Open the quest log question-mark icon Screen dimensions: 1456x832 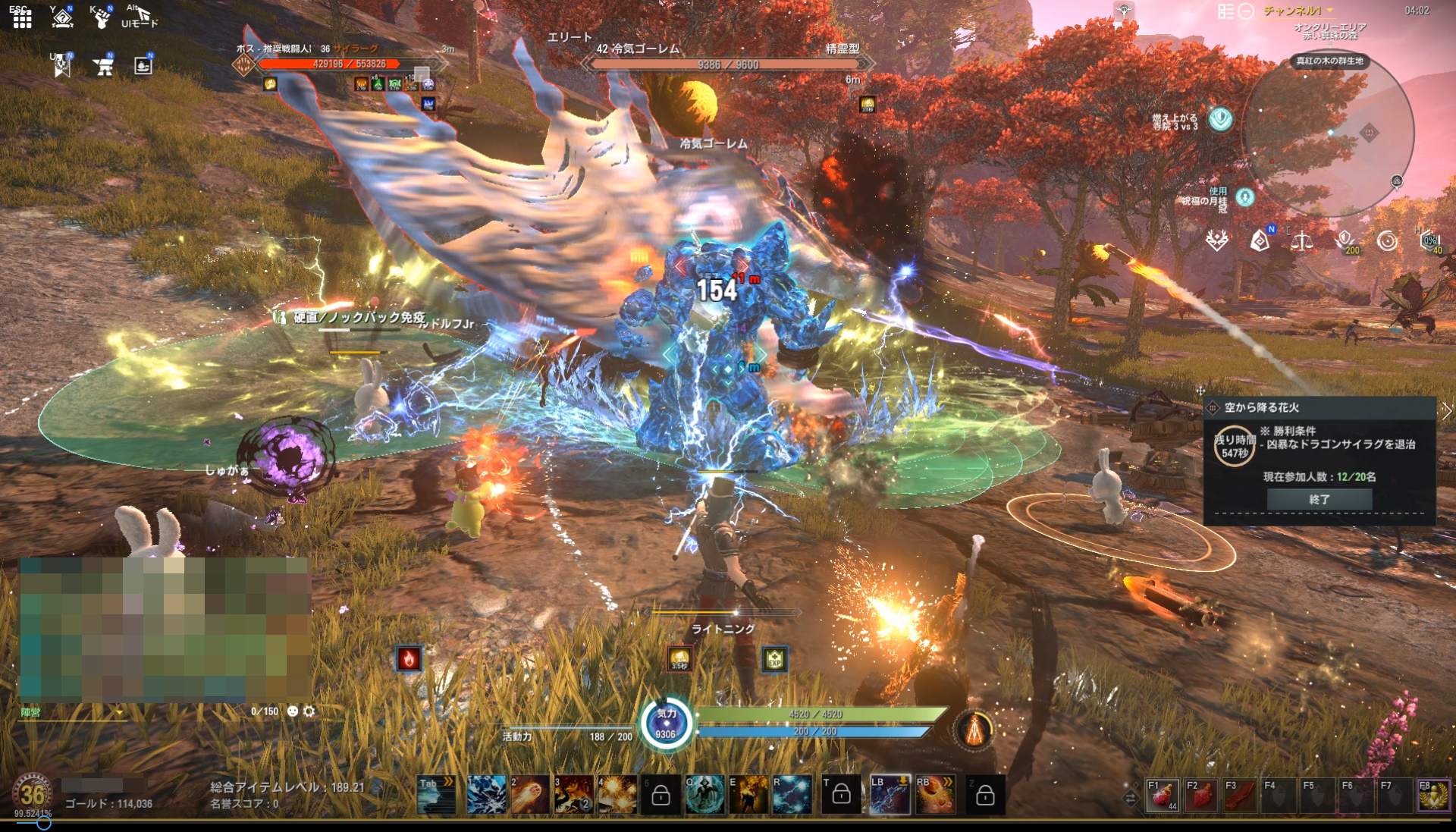[62, 17]
